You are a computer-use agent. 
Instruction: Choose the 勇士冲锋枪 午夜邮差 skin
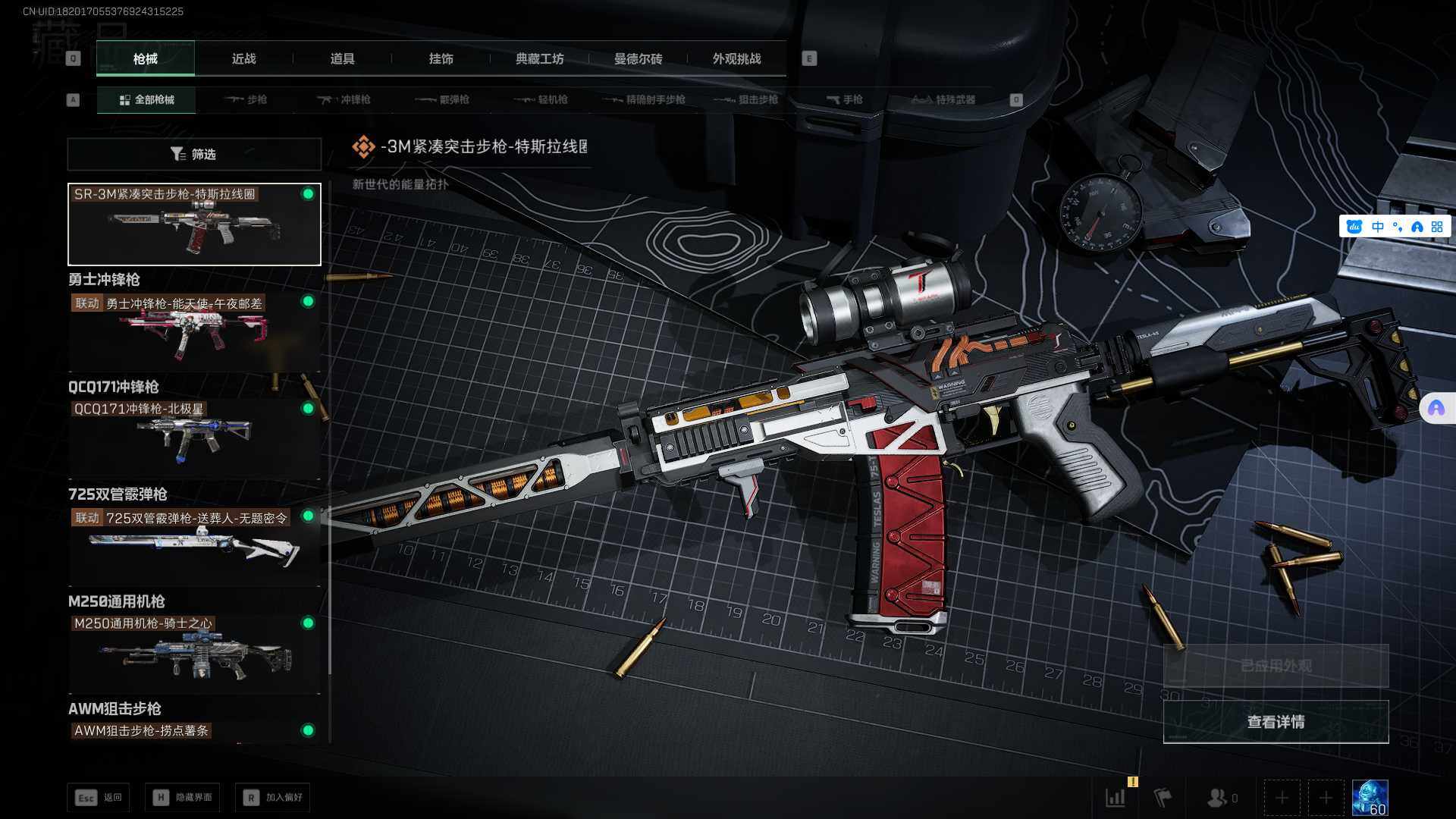coord(194,331)
